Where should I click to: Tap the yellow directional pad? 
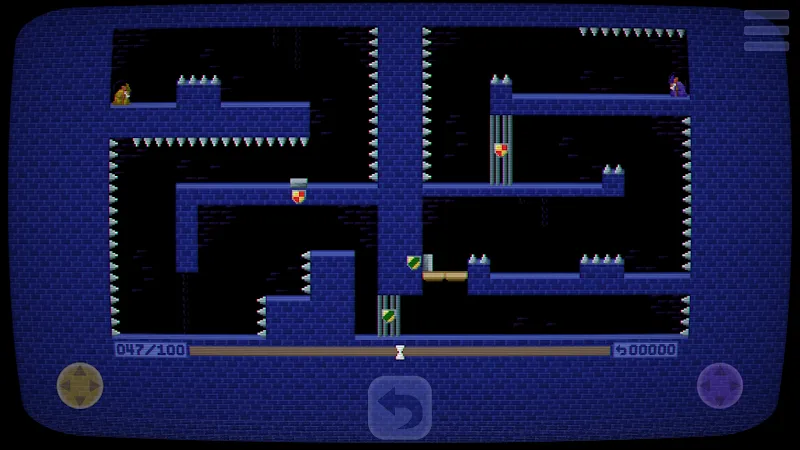pos(80,385)
